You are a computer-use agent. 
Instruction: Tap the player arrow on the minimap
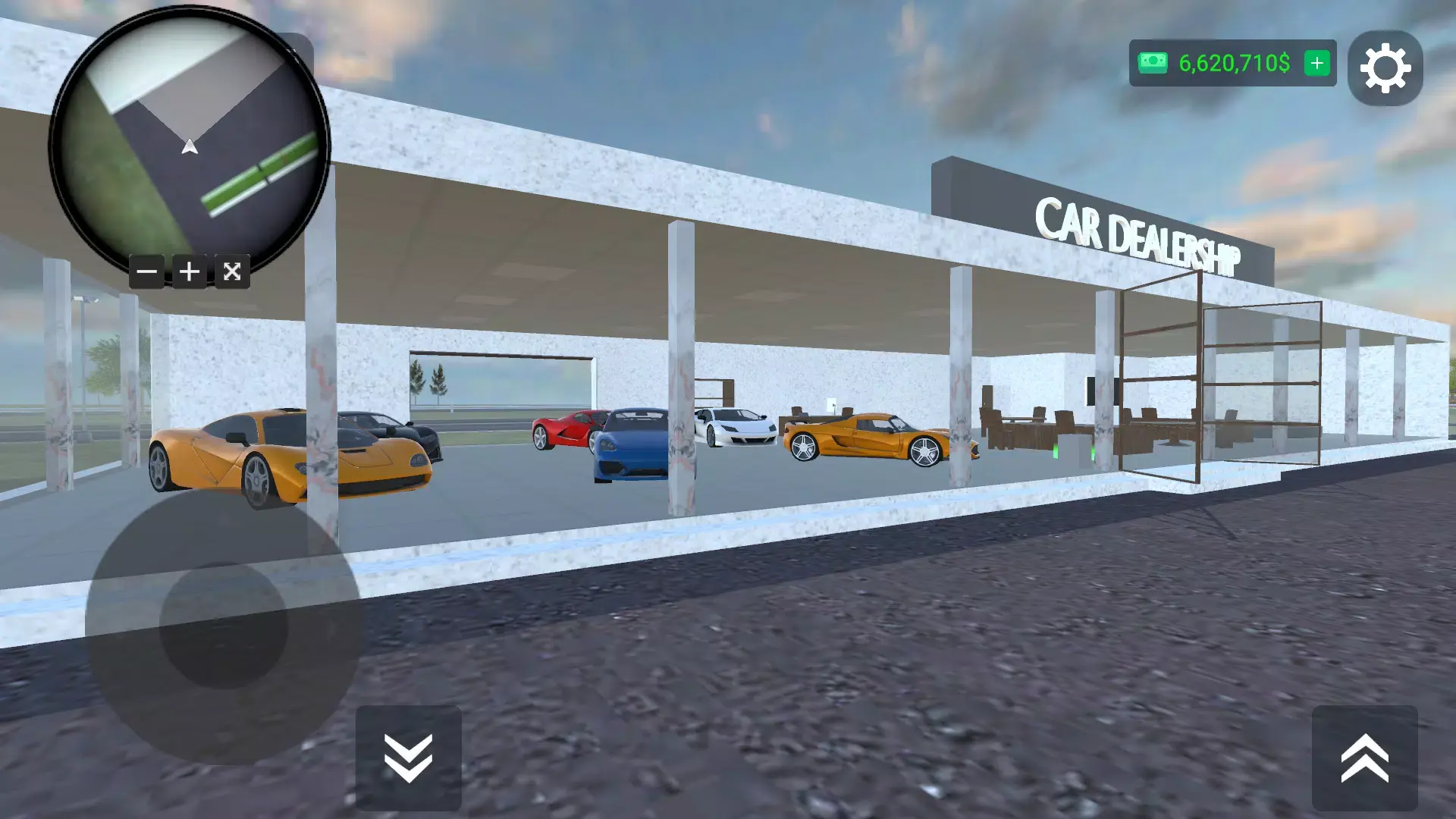click(x=190, y=149)
